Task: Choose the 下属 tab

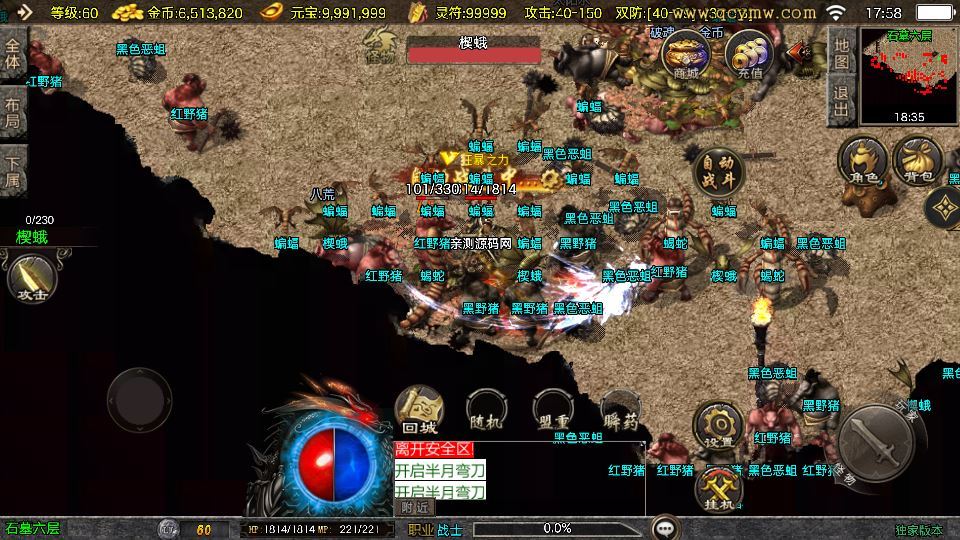Action: [x=13, y=172]
